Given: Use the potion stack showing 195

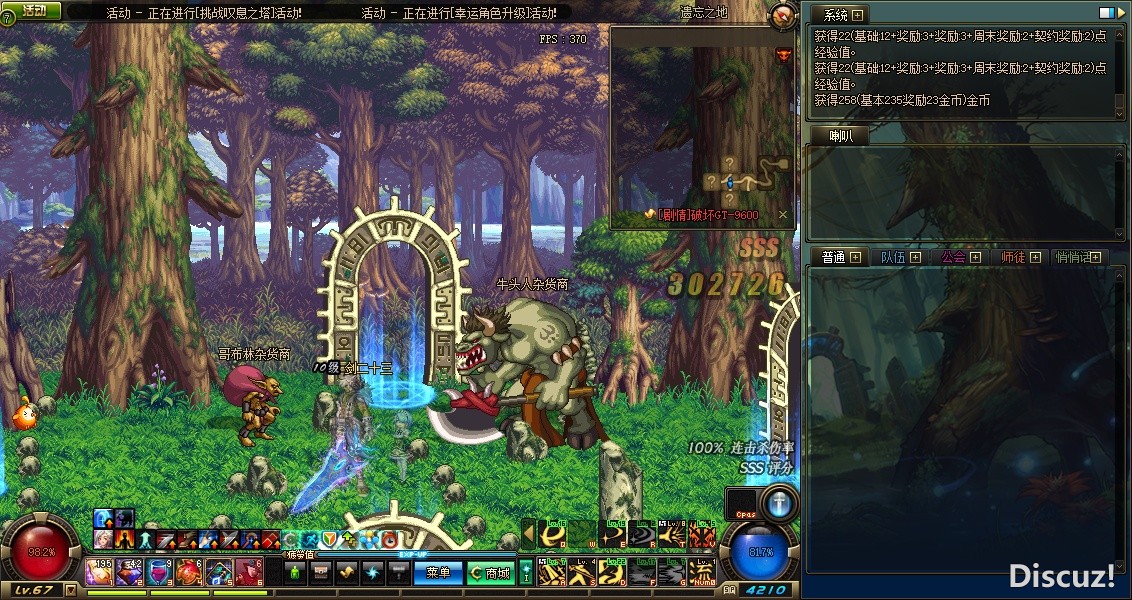Looking at the screenshot, I should tap(100, 572).
